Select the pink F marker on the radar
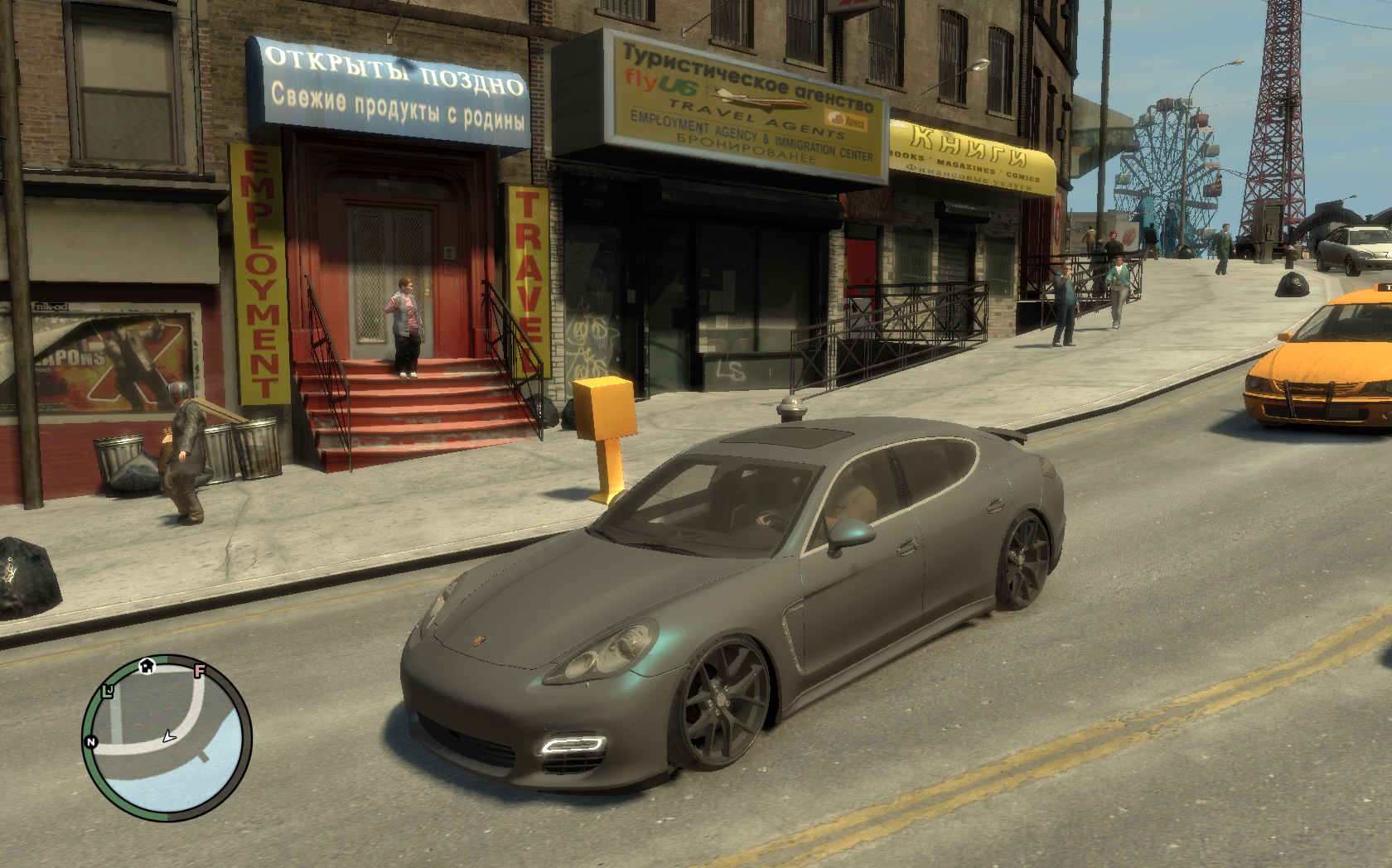This screenshot has width=1392, height=868. [x=199, y=670]
